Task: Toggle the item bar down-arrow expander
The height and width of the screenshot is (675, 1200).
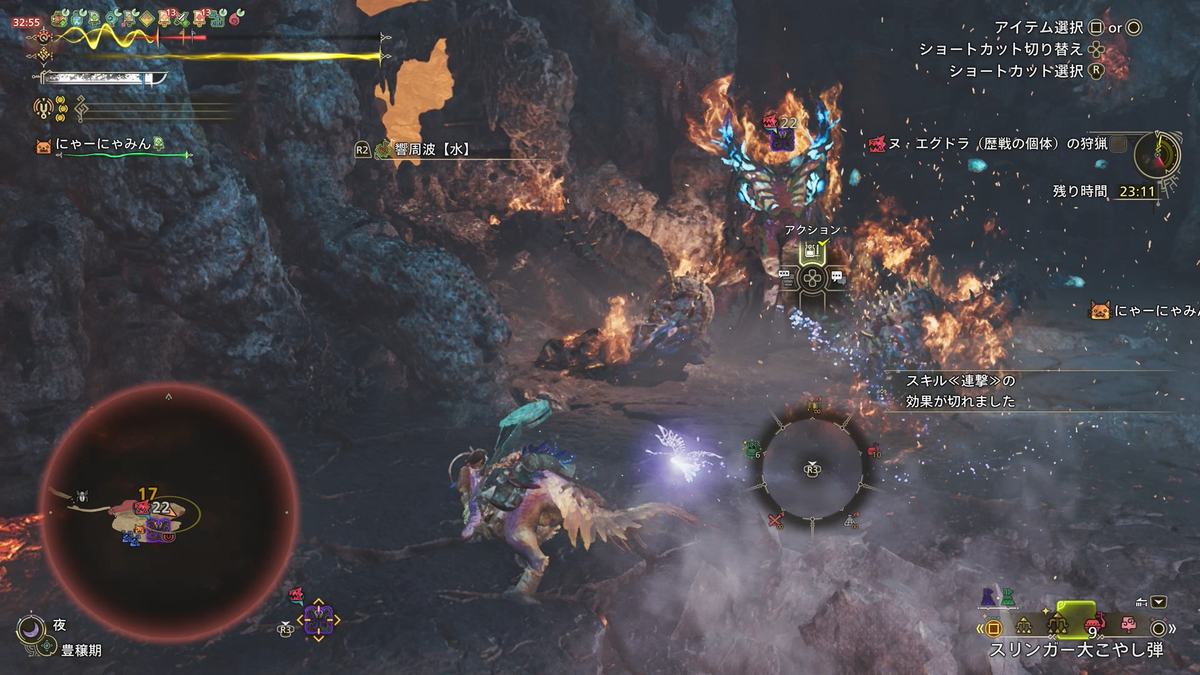Action: 1159,602
